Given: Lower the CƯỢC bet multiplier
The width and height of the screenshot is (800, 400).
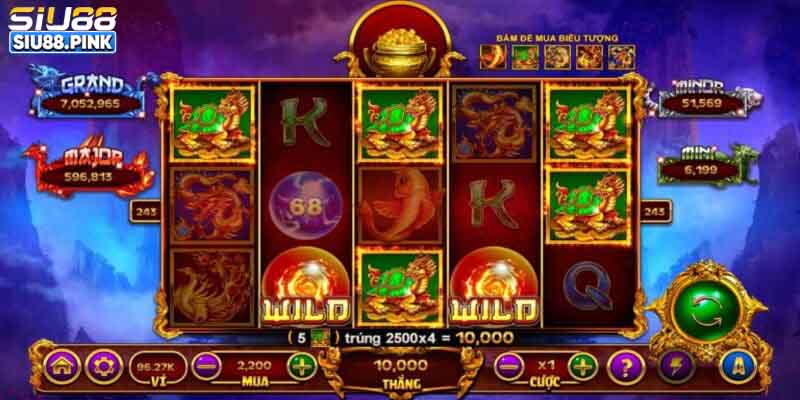Looking at the screenshot, I should point(508,365).
